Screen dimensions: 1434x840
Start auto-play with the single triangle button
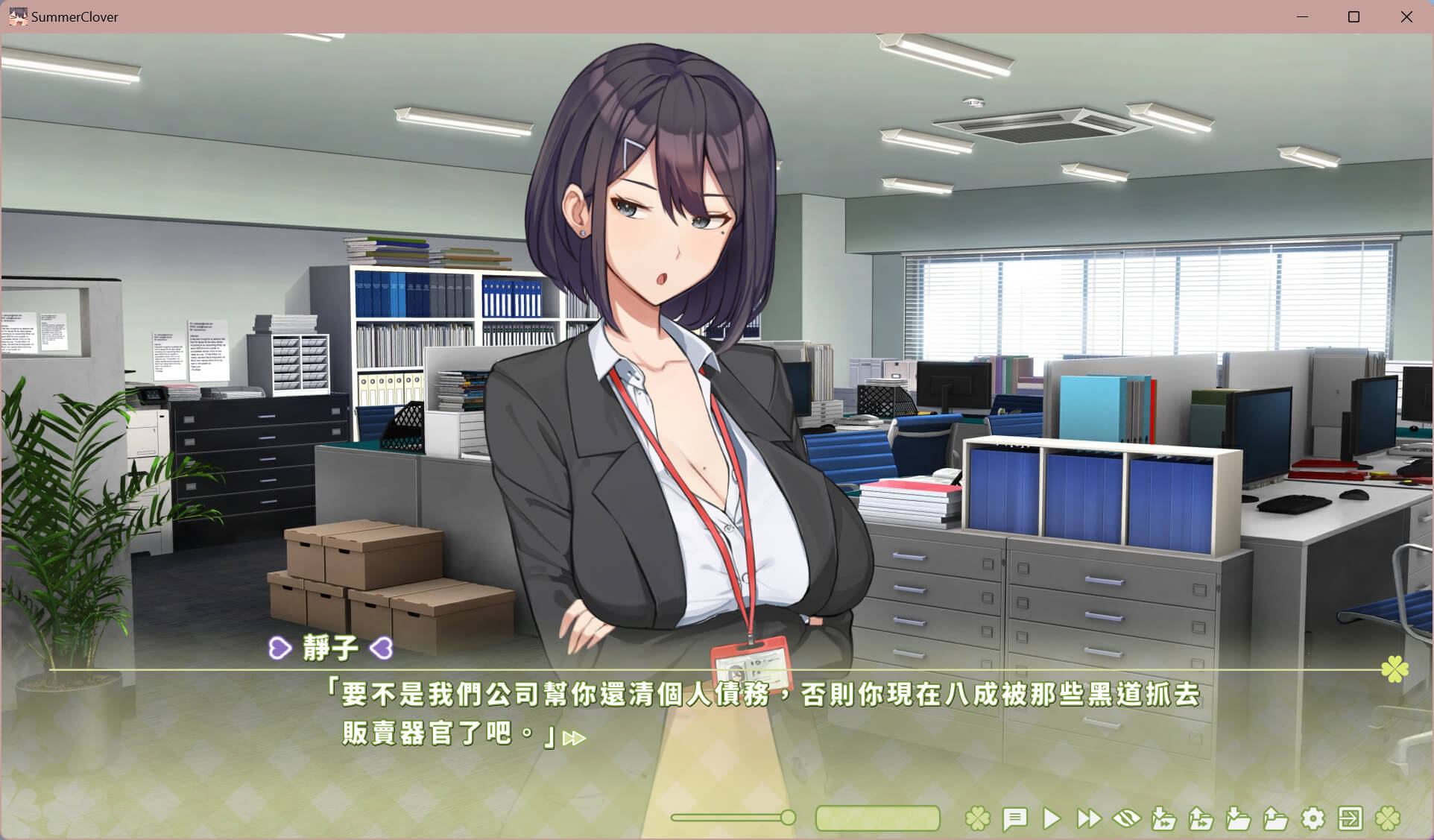[1052, 818]
